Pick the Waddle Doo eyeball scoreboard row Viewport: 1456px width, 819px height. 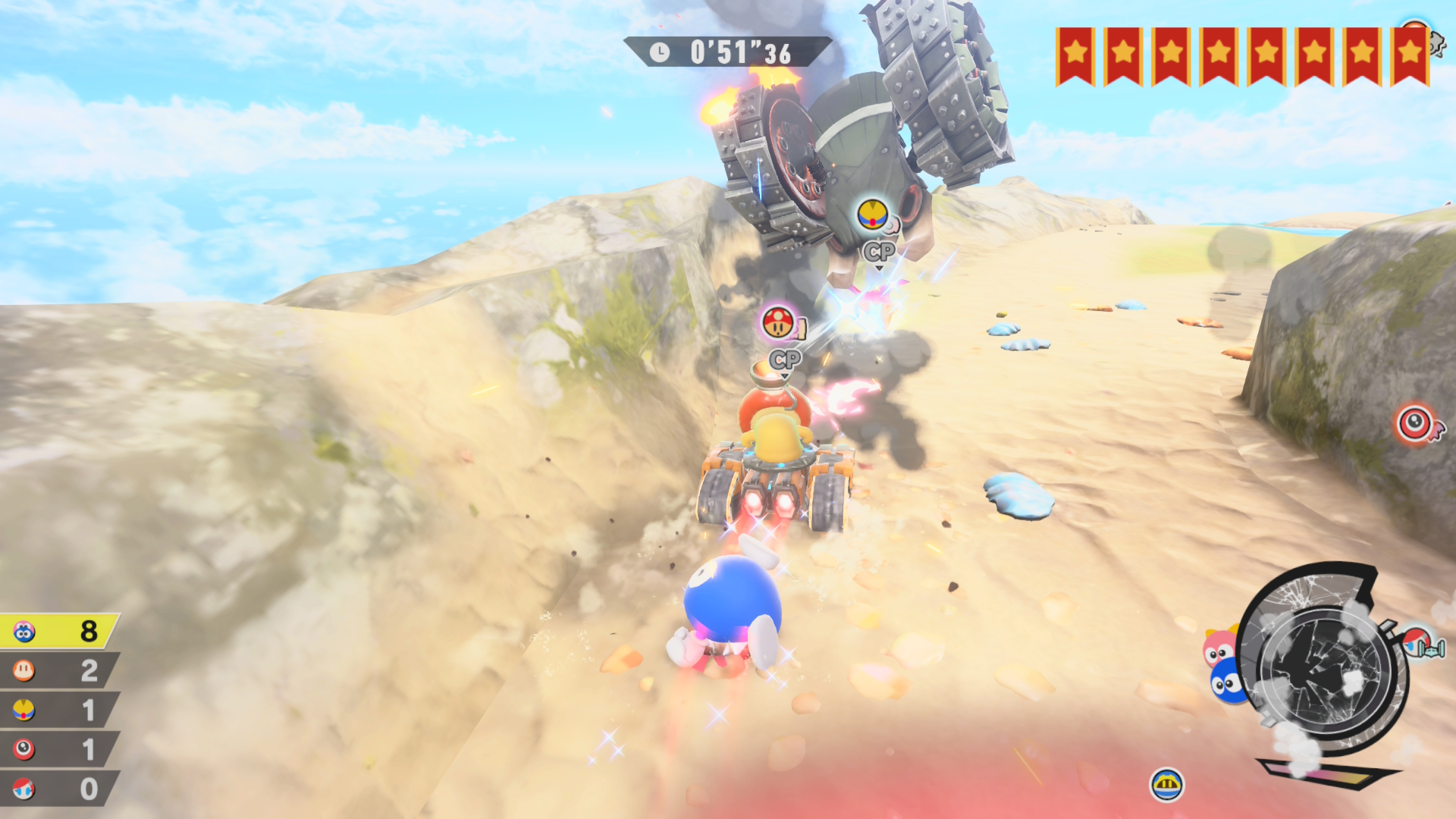click(x=59, y=749)
